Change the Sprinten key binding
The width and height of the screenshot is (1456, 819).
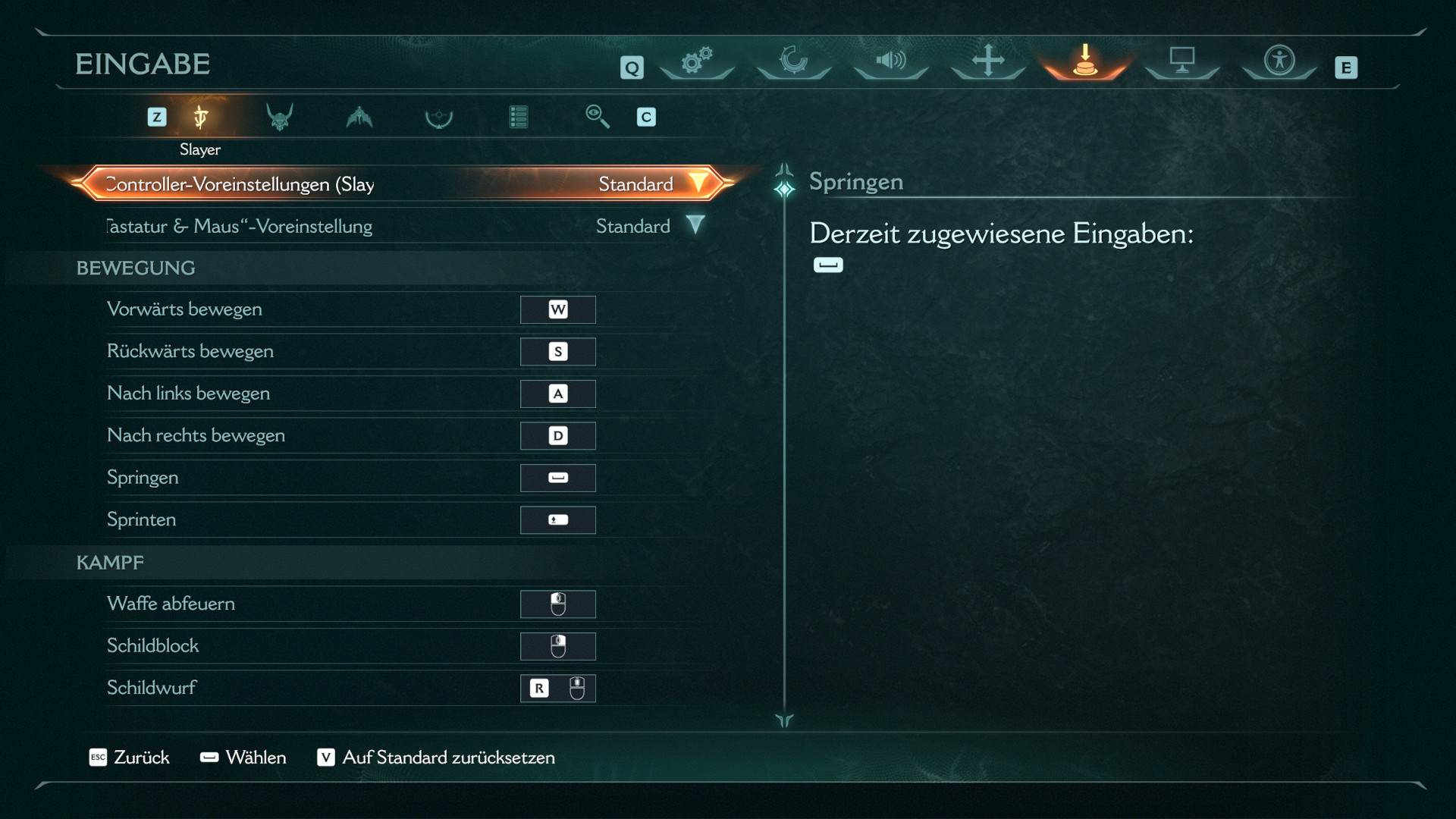[x=558, y=520]
